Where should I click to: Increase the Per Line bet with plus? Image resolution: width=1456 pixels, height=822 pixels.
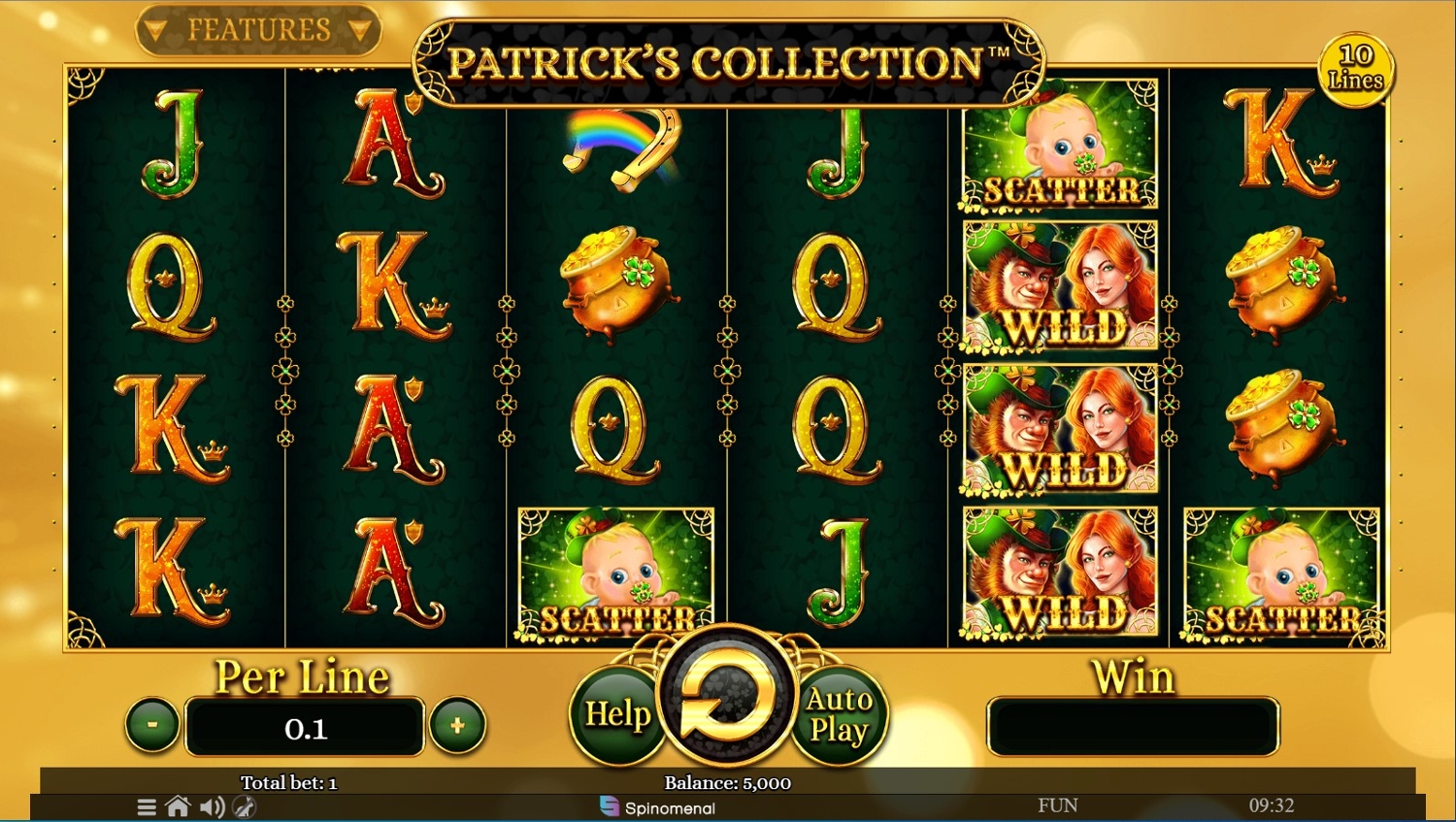point(457,725)
